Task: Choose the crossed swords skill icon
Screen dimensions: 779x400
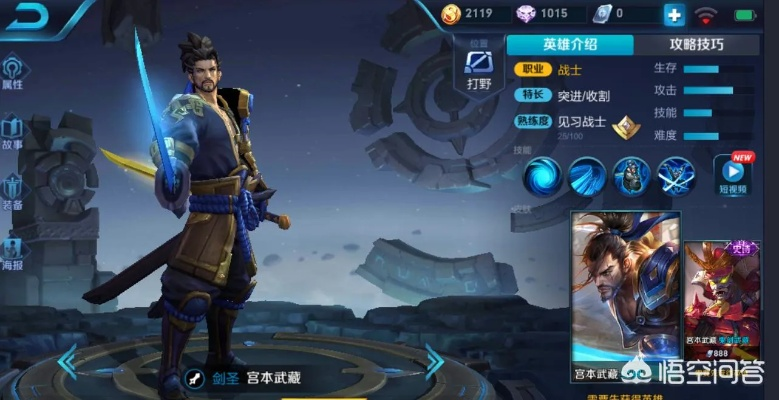Action: point(675,175)
